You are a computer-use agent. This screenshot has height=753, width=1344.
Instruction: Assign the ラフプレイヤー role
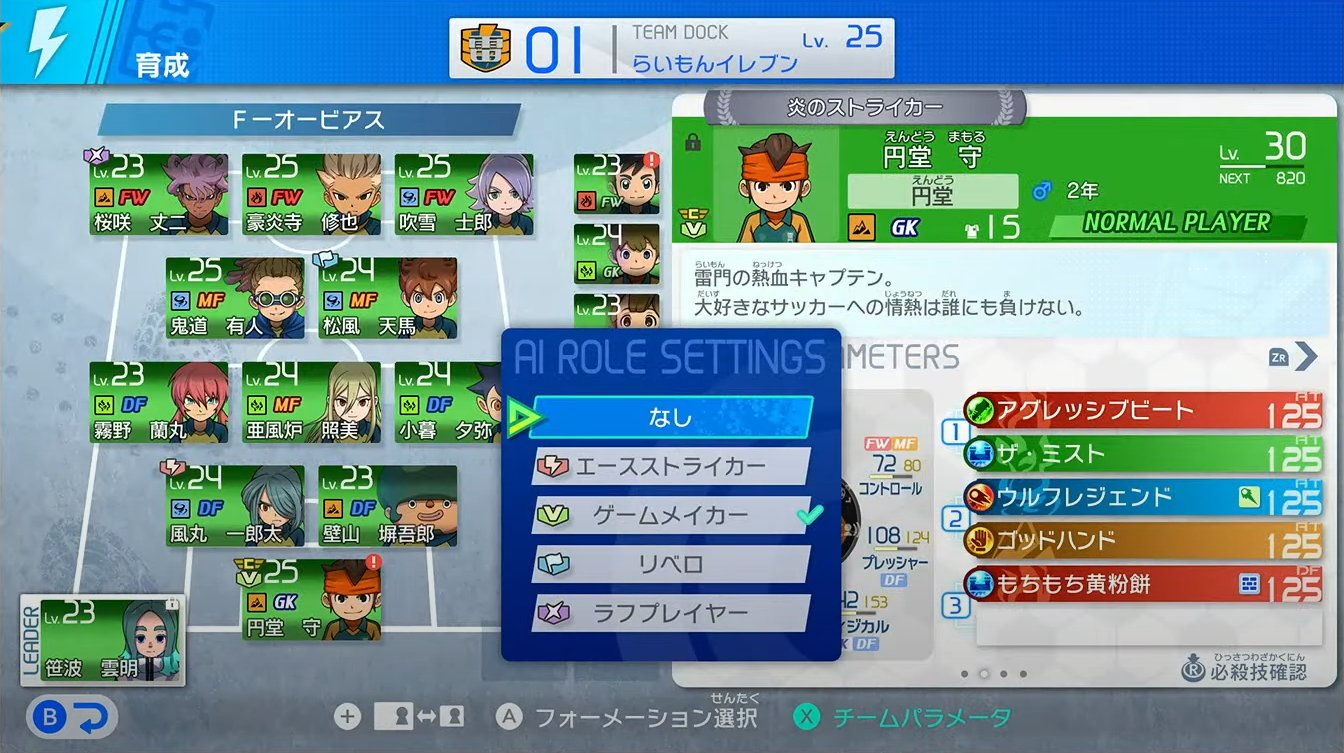(x=670, y=613)
